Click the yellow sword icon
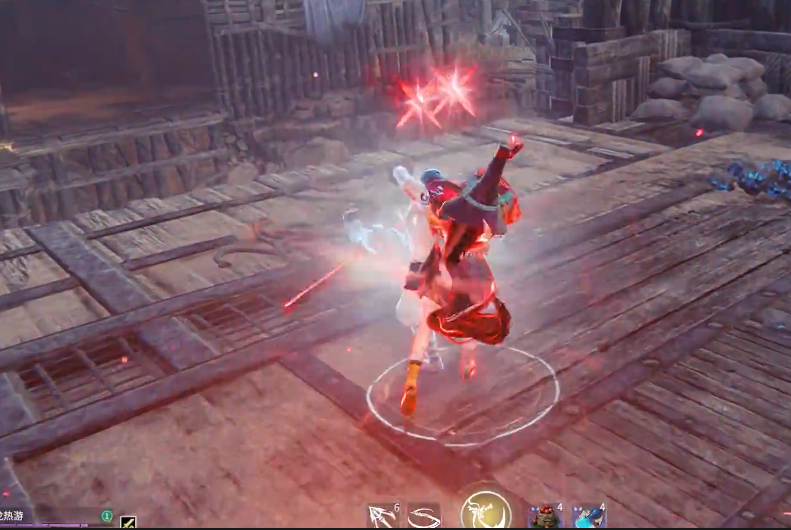Viewport: 791px width, 530px height. [128, 522]
